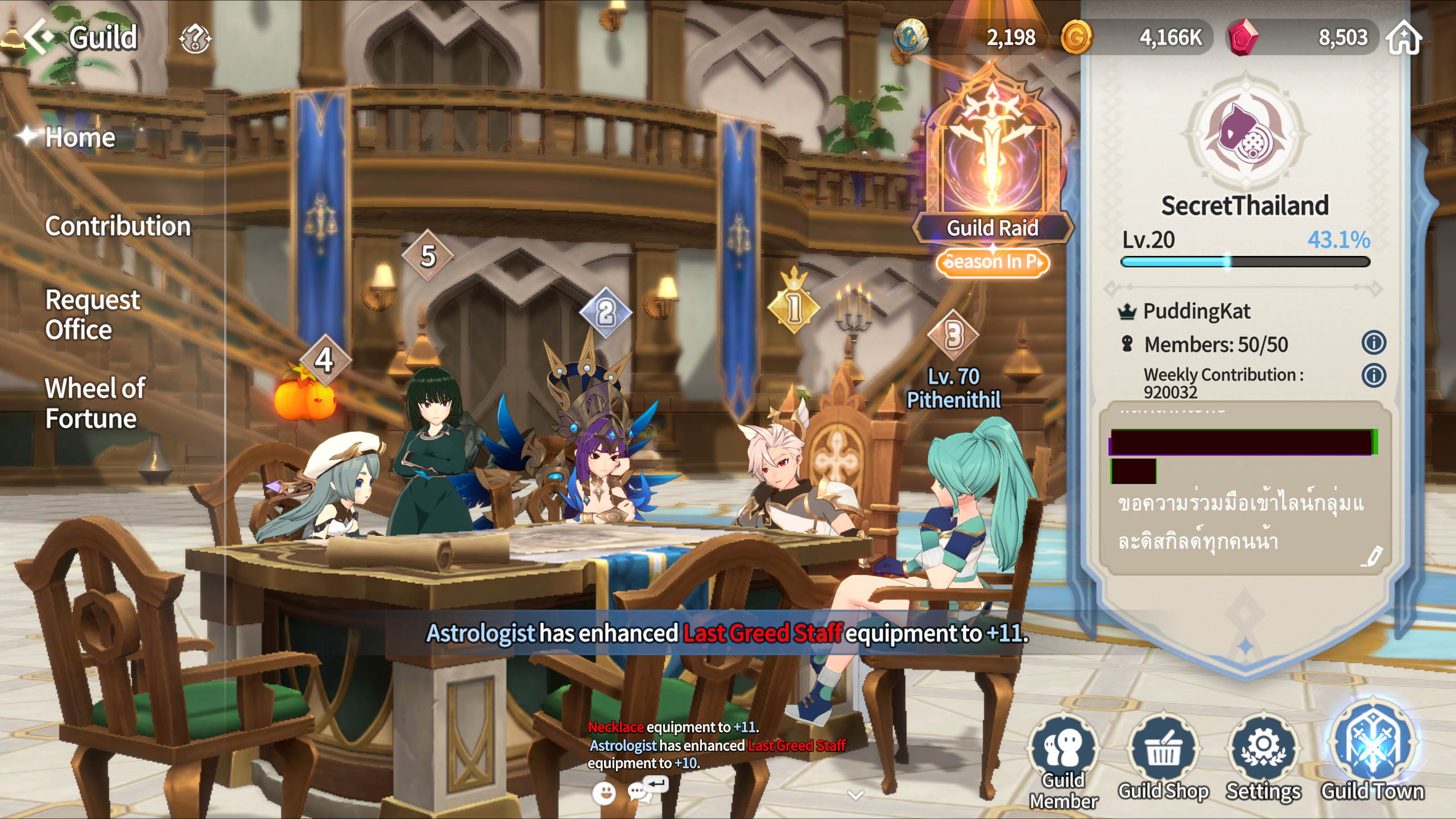Open the Contribution menu
Viewport: 1456px width, 819px height.
click(x=118, y=226)
